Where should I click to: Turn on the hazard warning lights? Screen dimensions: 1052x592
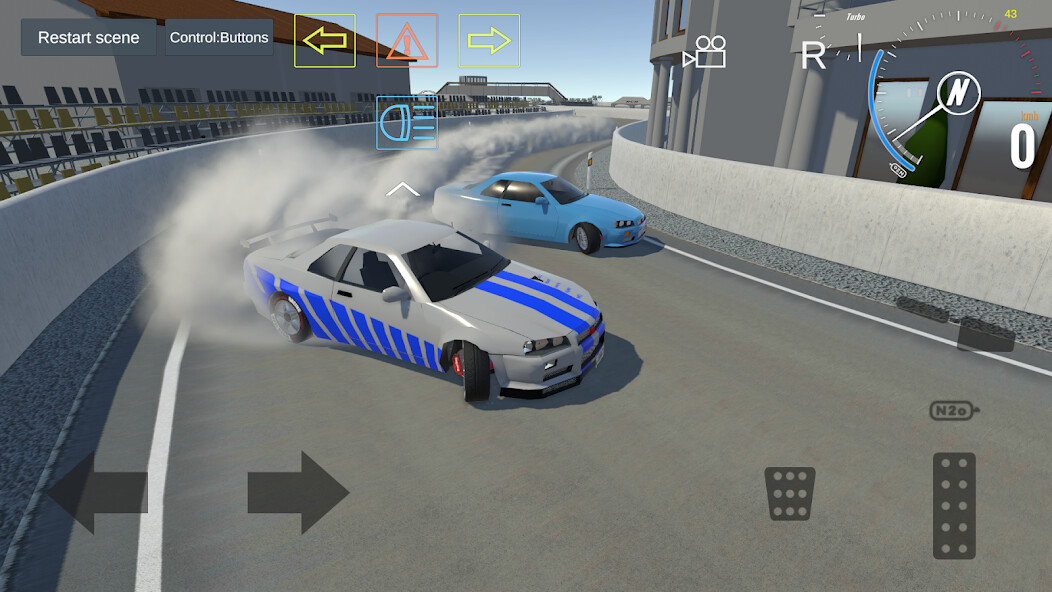pos(407,41)
